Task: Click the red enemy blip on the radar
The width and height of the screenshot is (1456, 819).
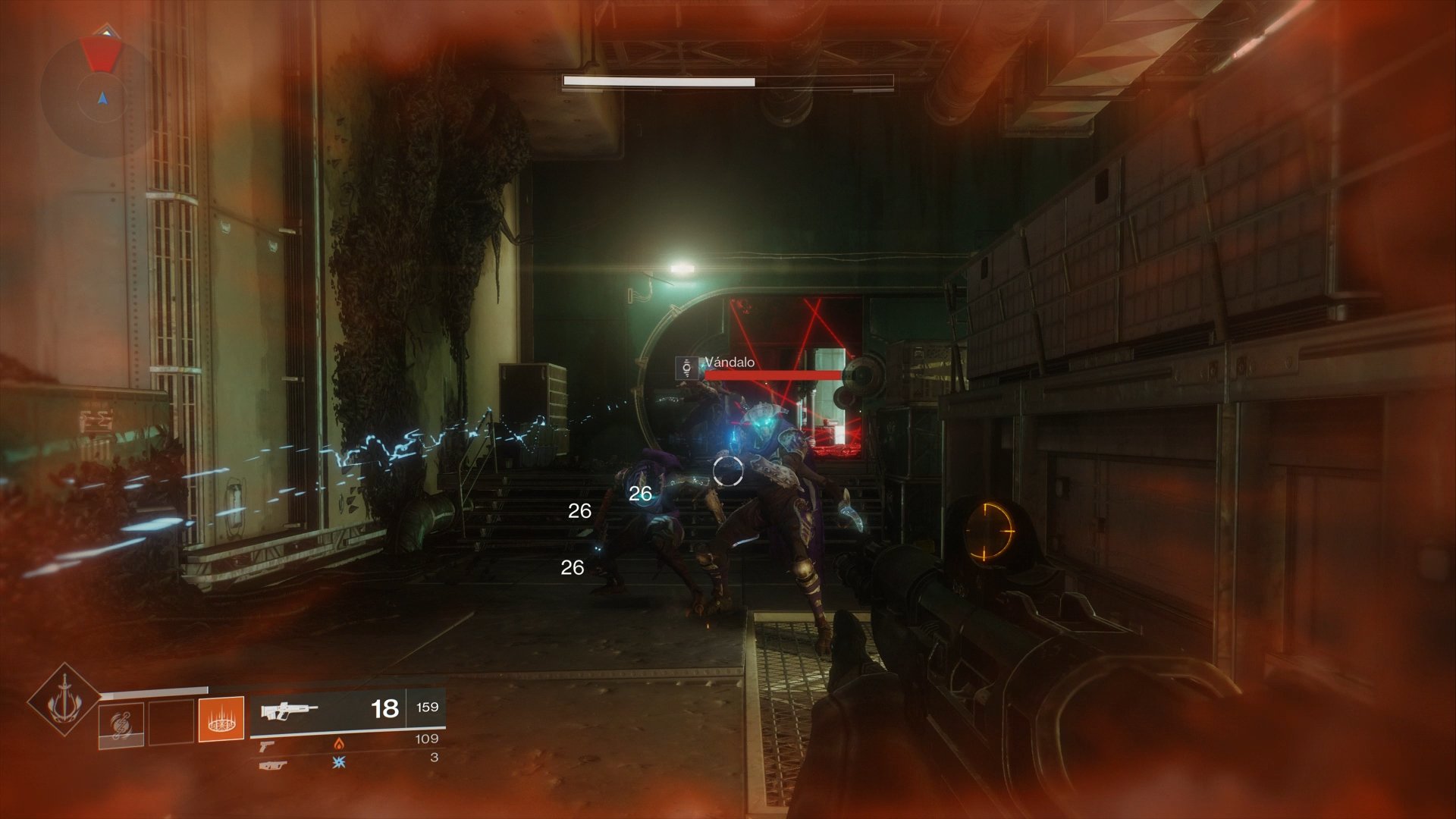Action: (101, 55)
